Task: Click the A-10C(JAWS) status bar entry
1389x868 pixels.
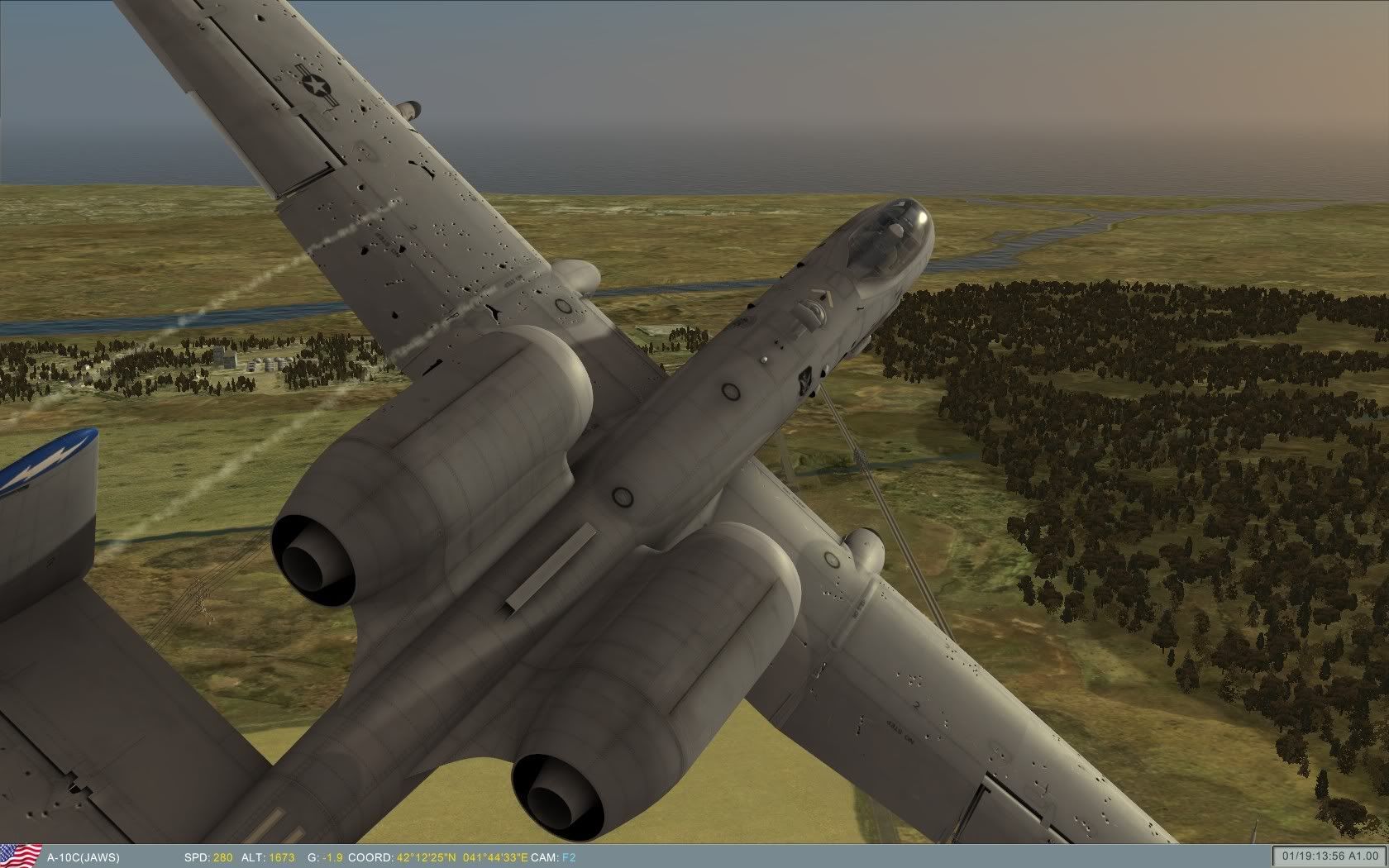Action: 83,858
